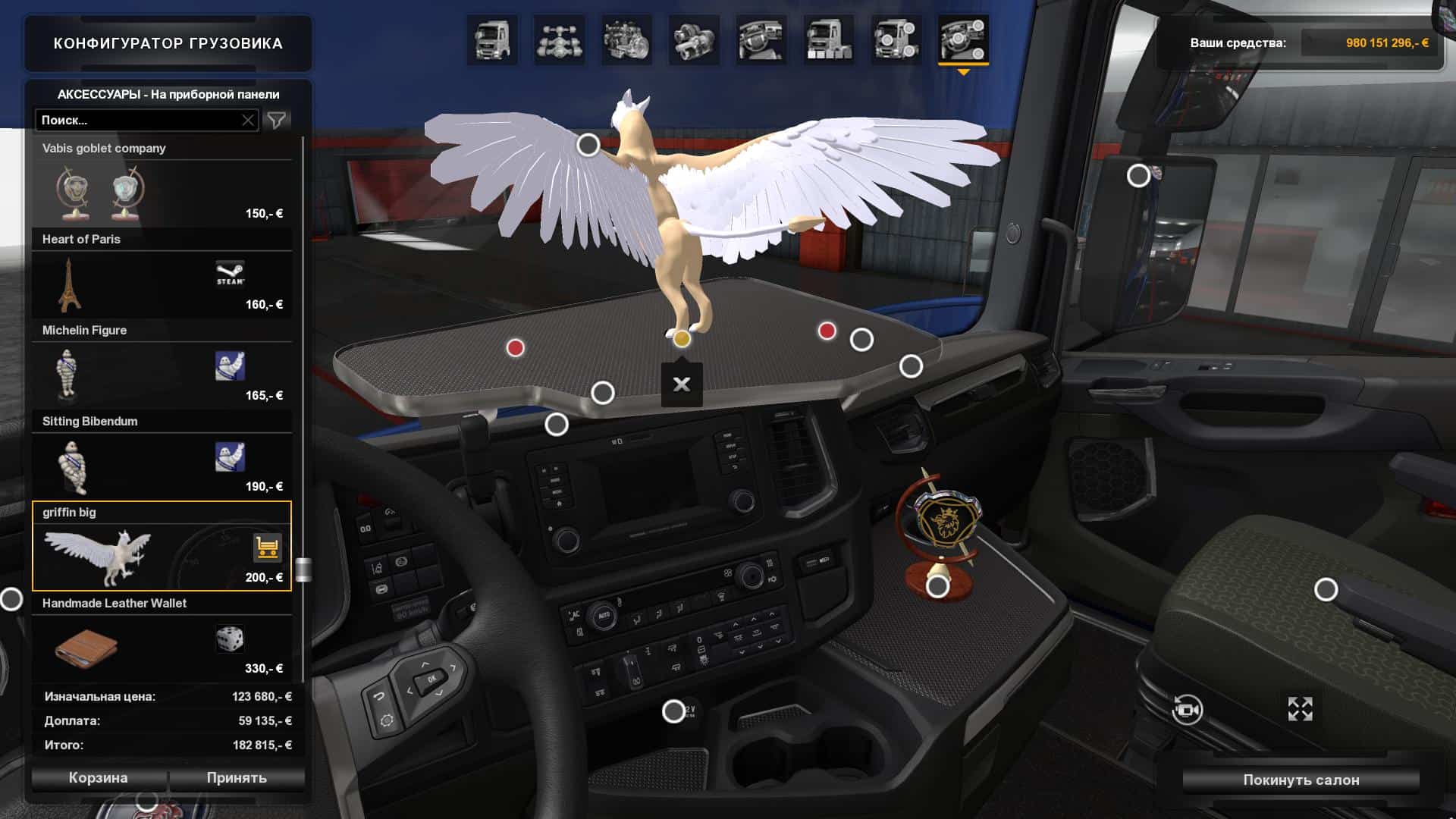The image size is (1456, 819).
Task: Confirm purchase with the Принять button
Action: pyautogui.click(x=237, y=778)
